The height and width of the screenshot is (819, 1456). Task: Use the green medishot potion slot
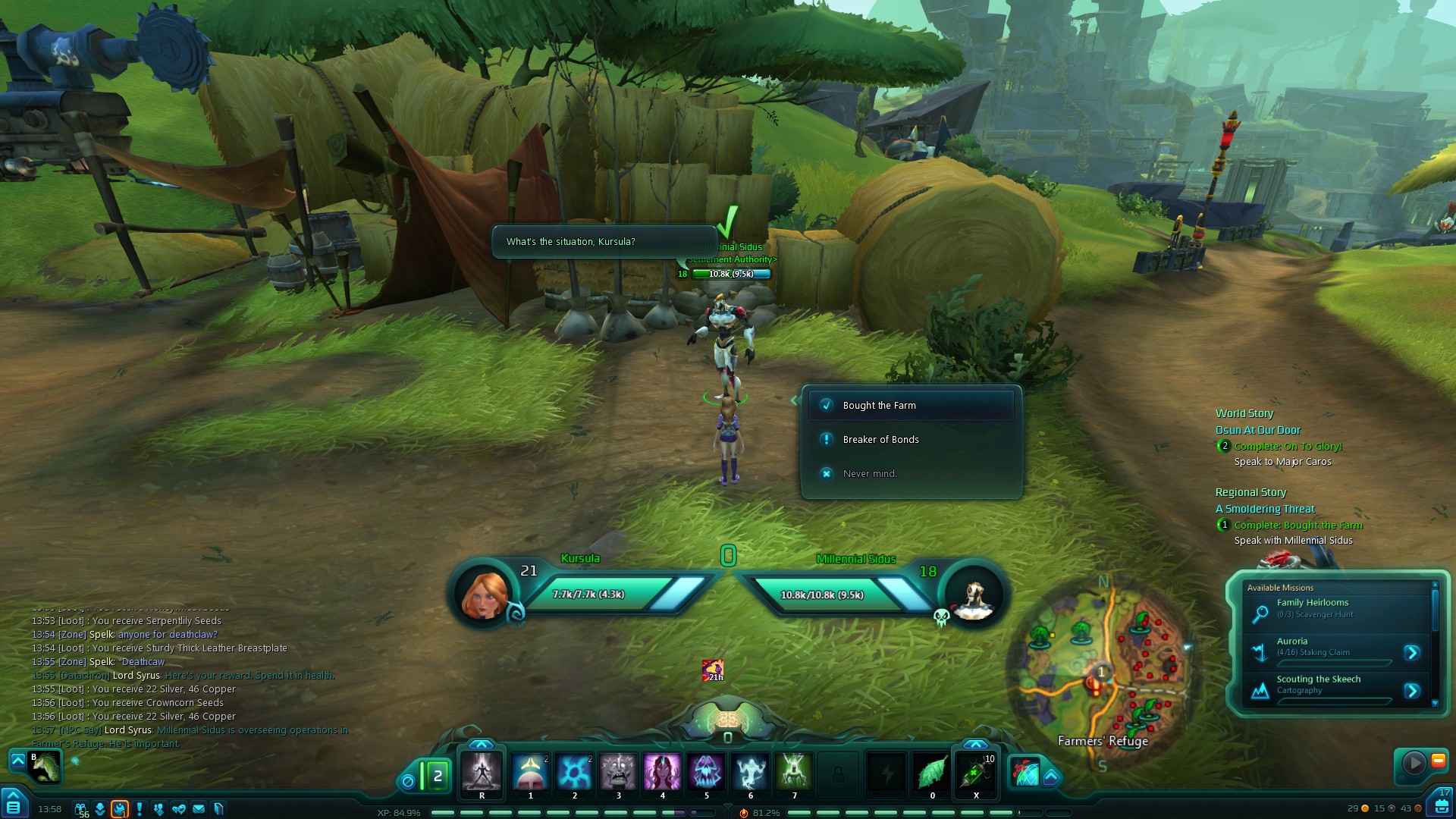pyautogui.click(x=976, y=773)
